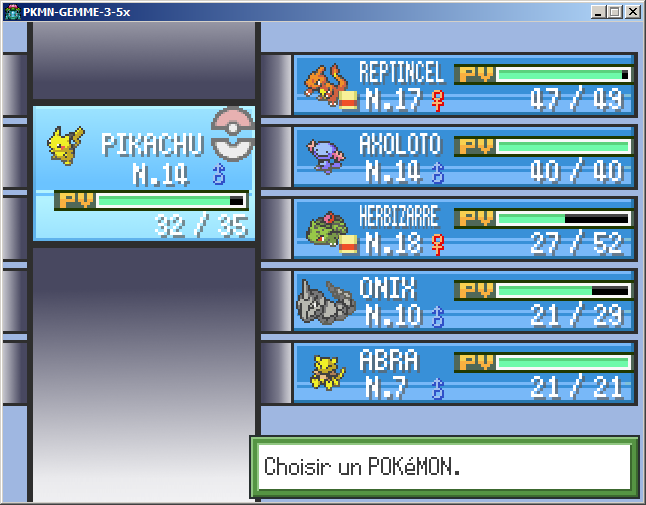
Task: Minimize the emulator window
Action: coord(598,12)
